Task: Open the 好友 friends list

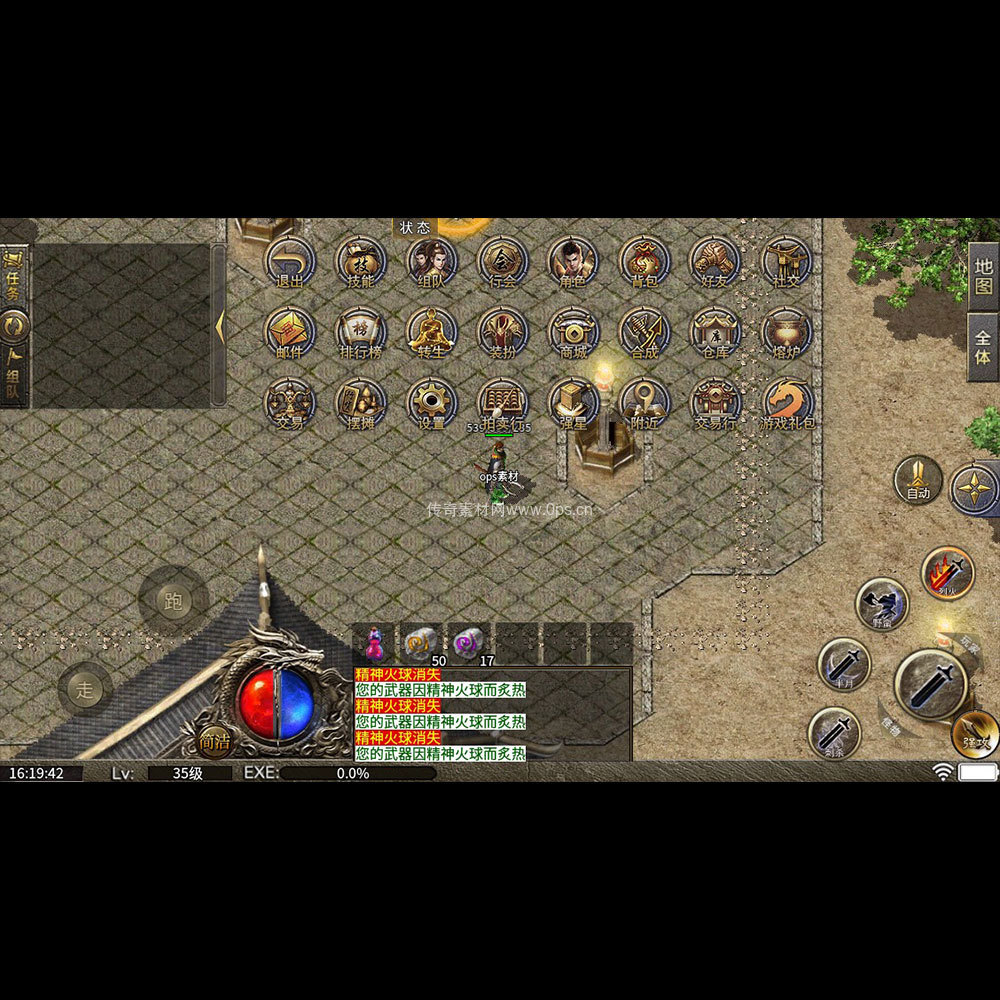Action: (x=715, y=261)
